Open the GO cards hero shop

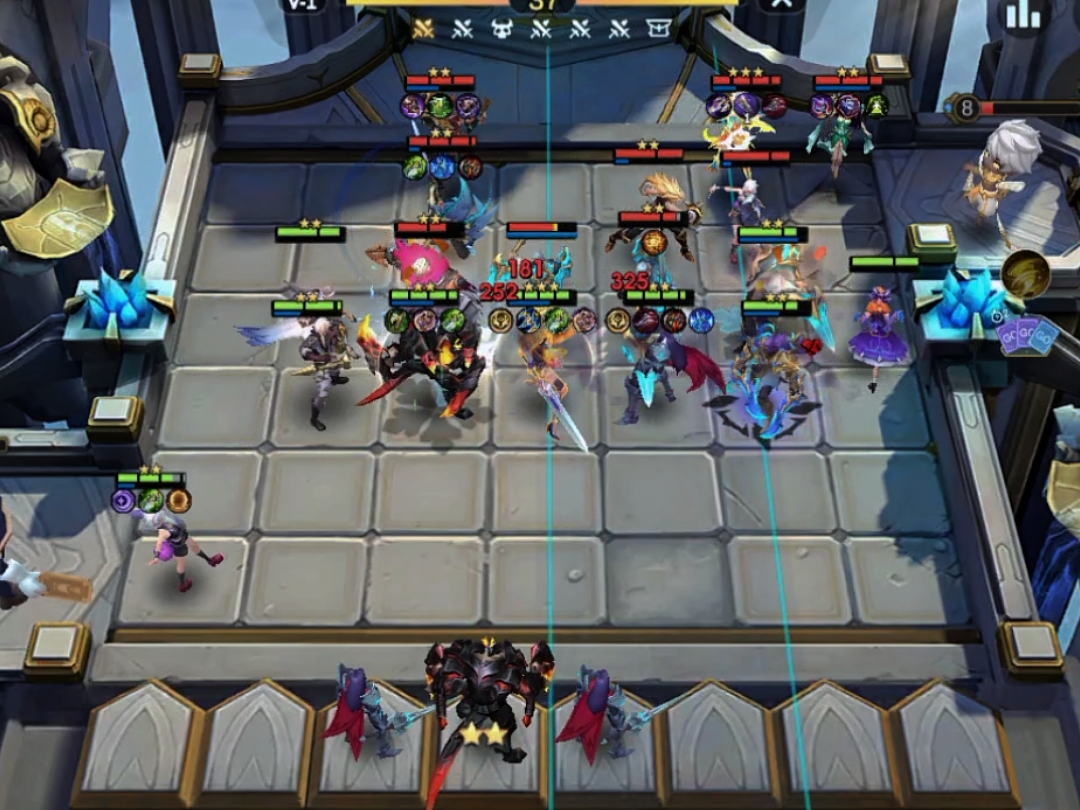coord(1028,336)
